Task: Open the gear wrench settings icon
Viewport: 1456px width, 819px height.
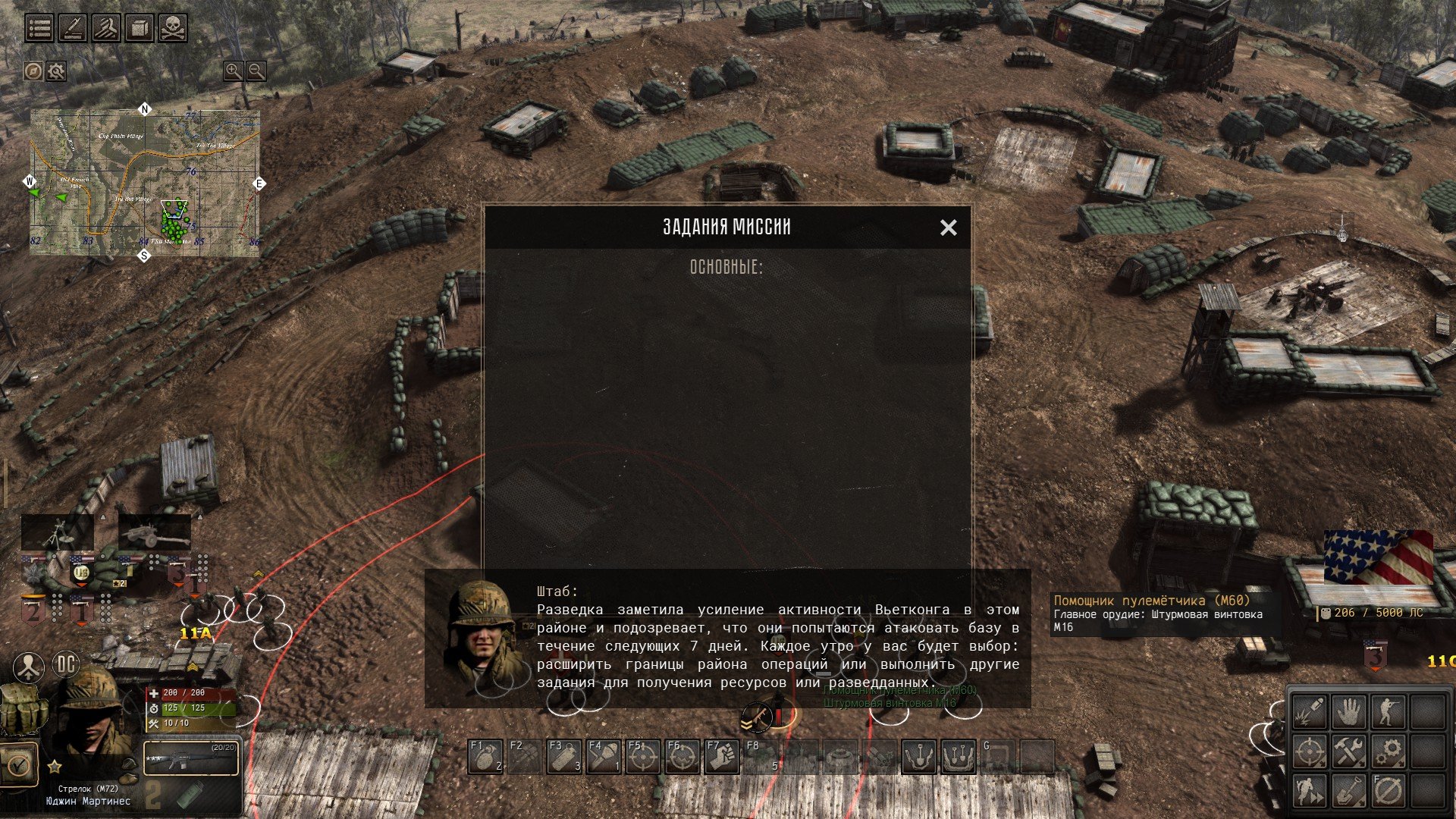Action: click(x=57, y=71)
